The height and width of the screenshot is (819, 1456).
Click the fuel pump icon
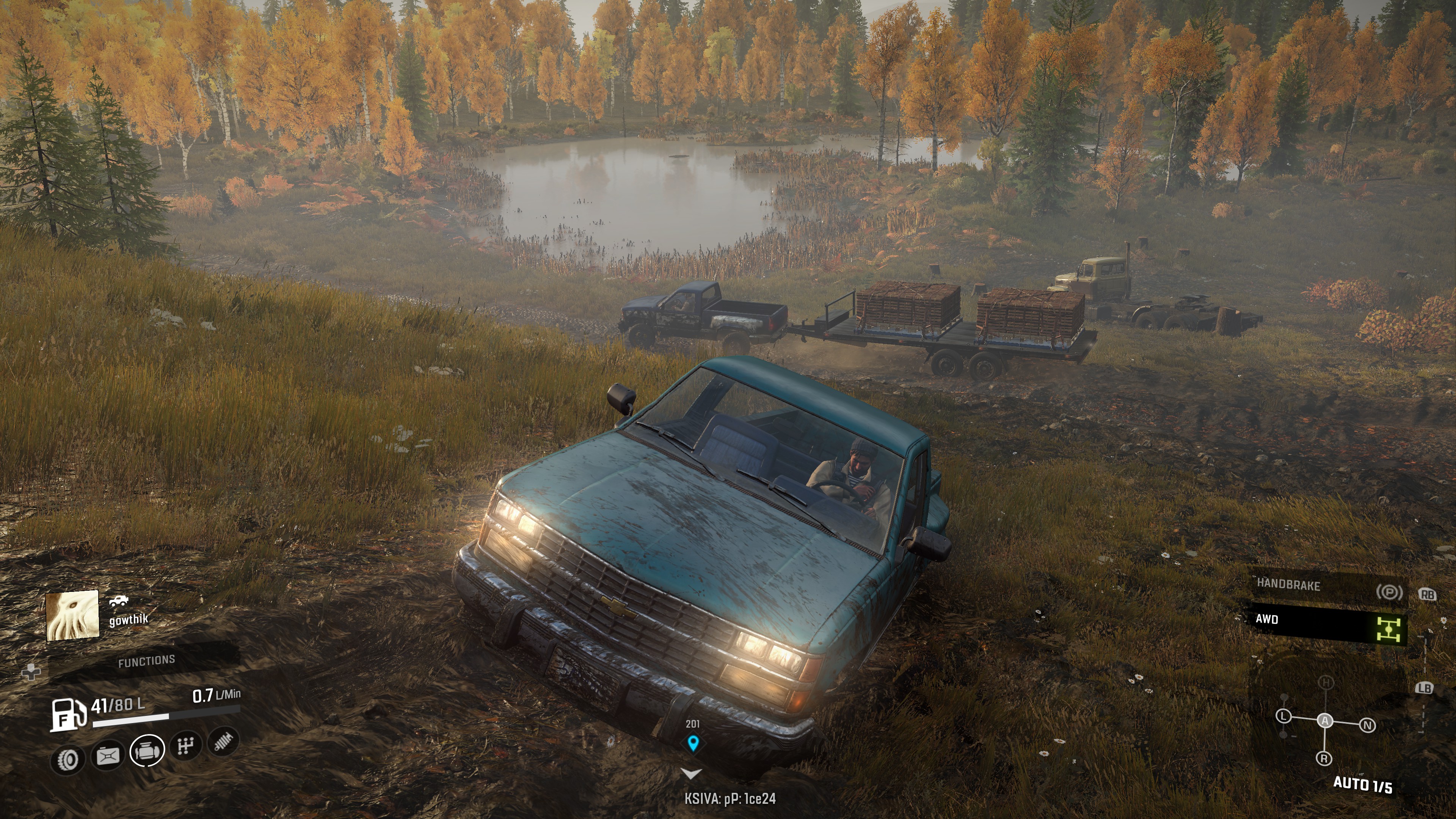(68, 714)
